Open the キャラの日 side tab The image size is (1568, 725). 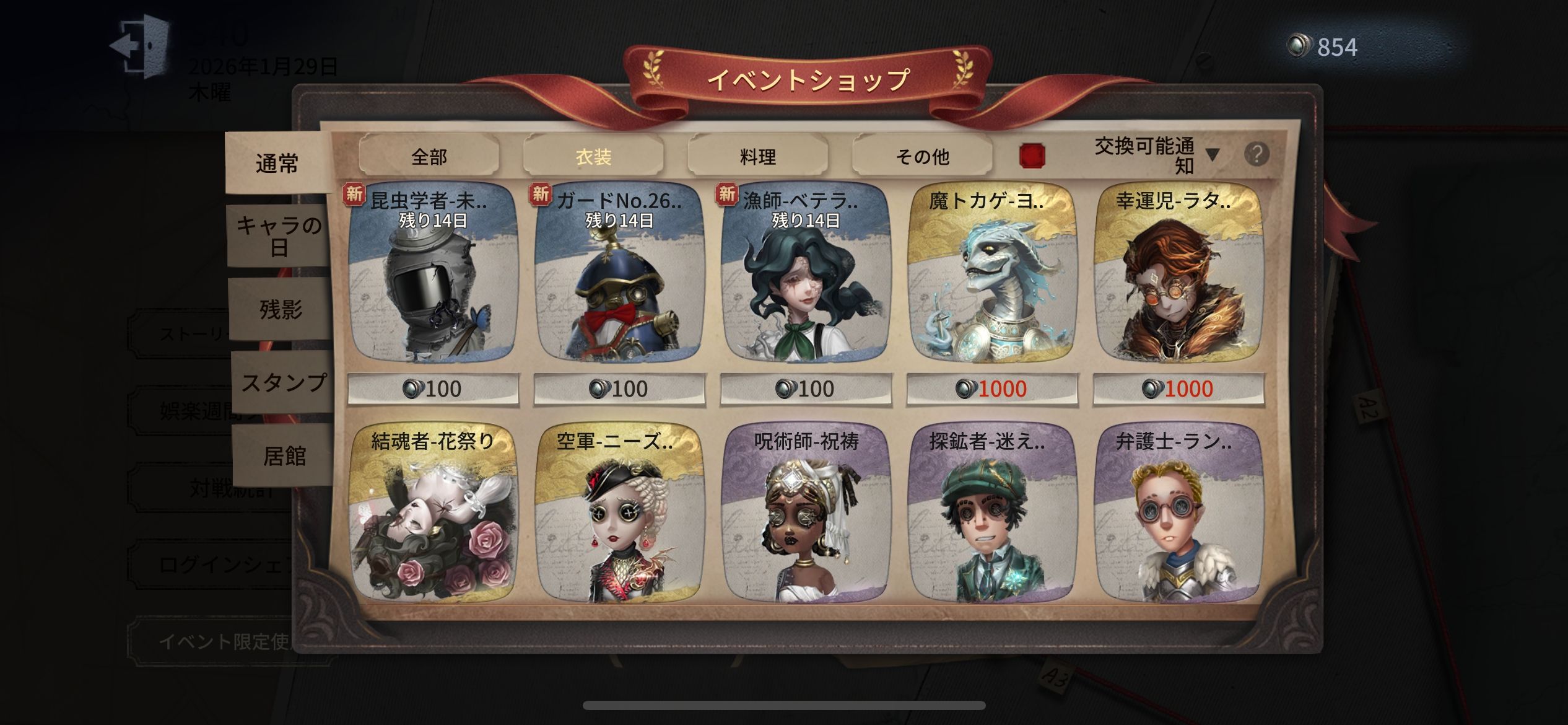pos(279,236)
